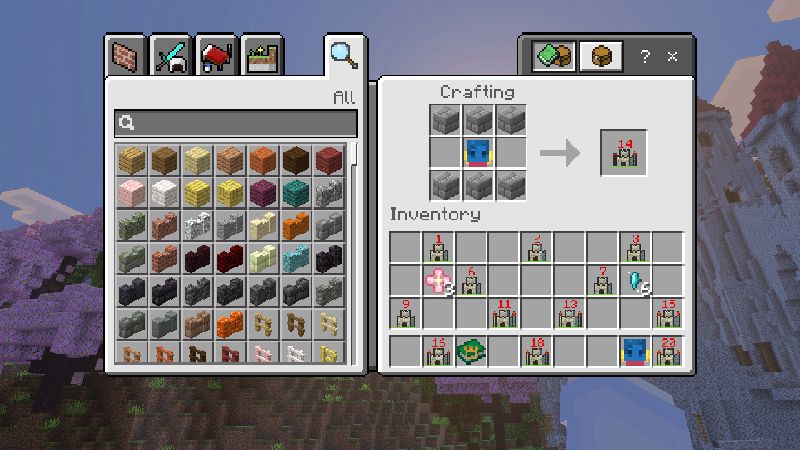Close the crafting screen with X

[673, 56]
